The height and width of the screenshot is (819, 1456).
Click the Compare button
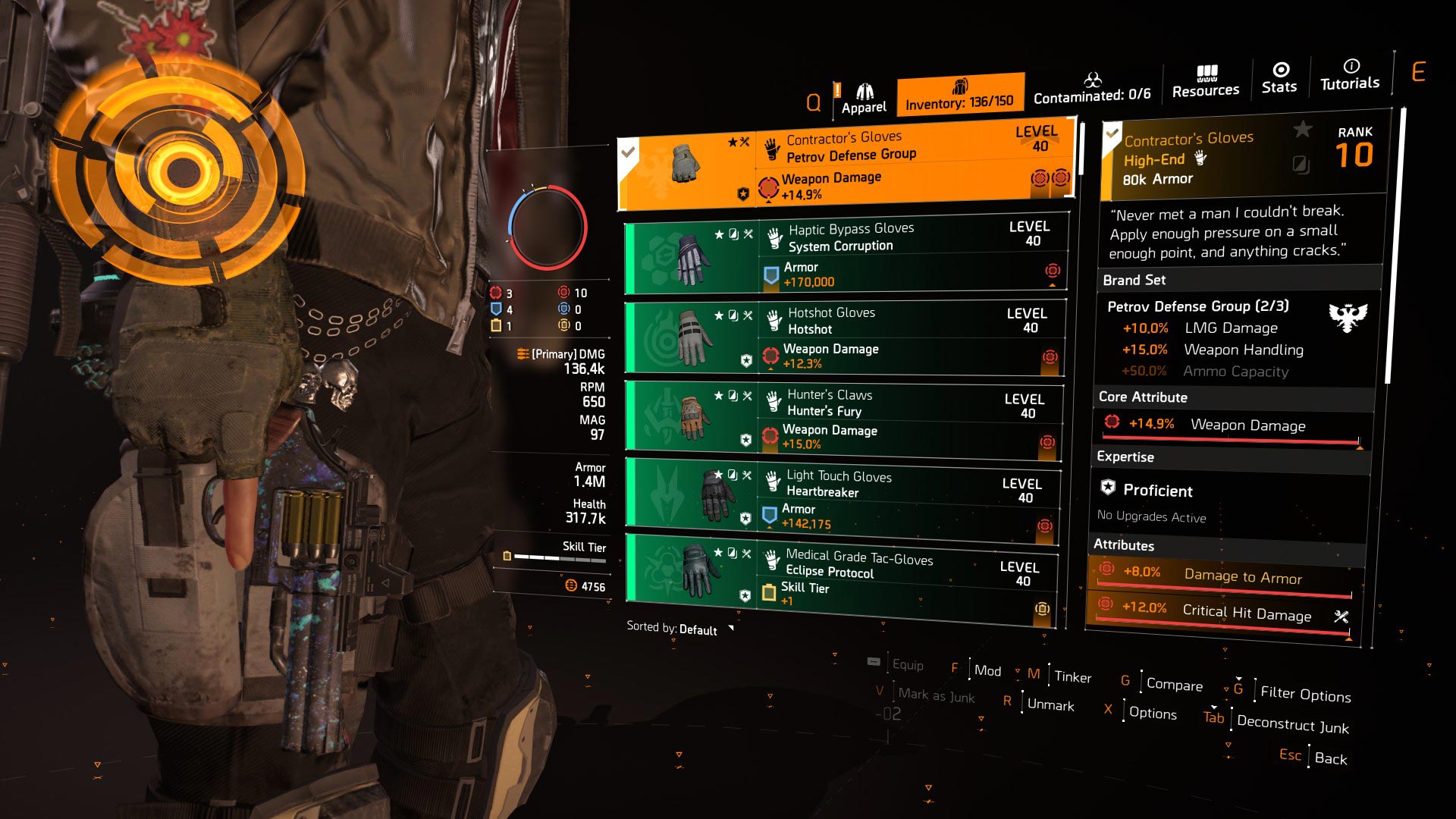(x=1174, y=684)
